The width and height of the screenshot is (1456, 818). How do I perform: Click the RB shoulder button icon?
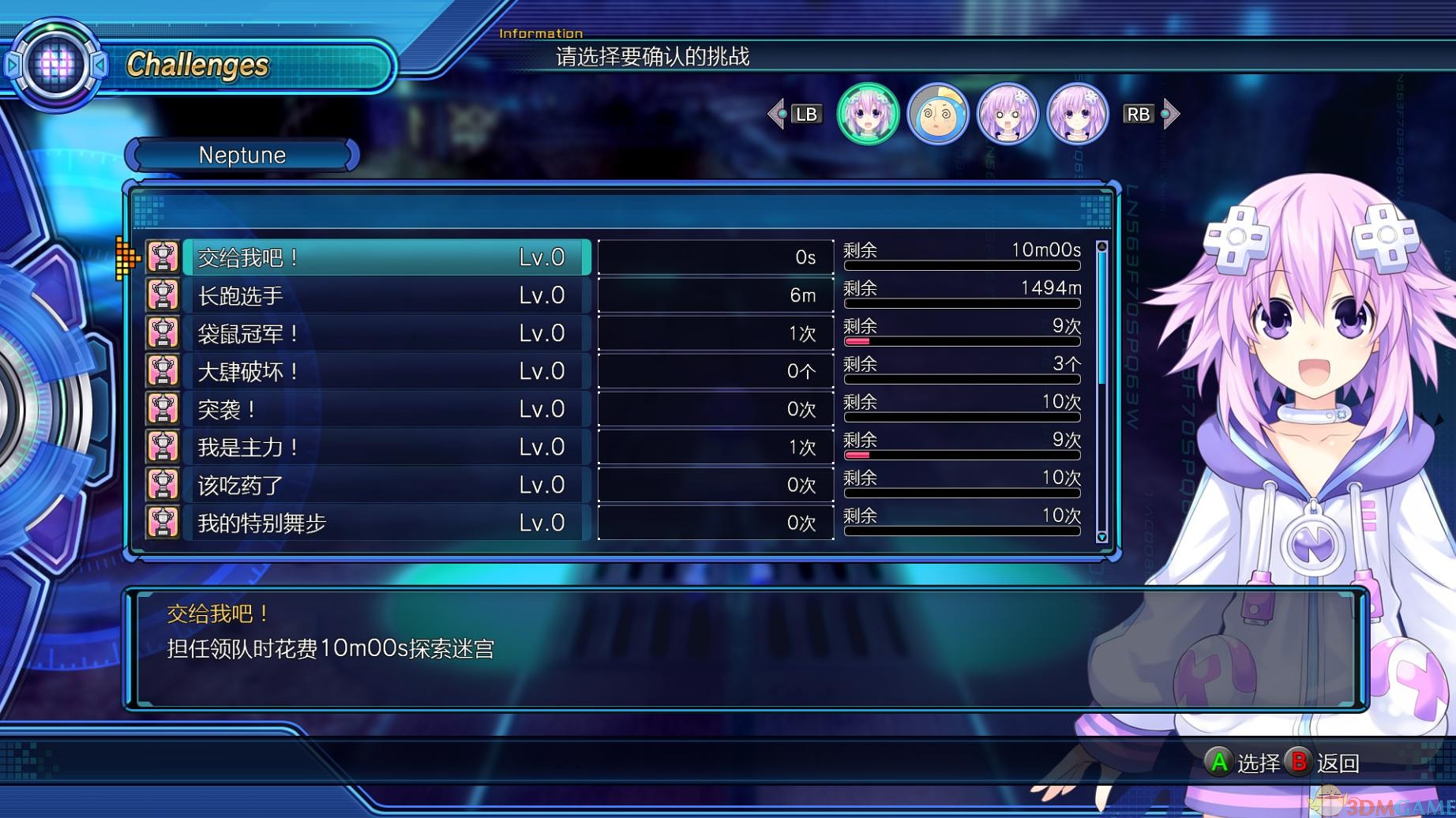tap(1138, 114)
